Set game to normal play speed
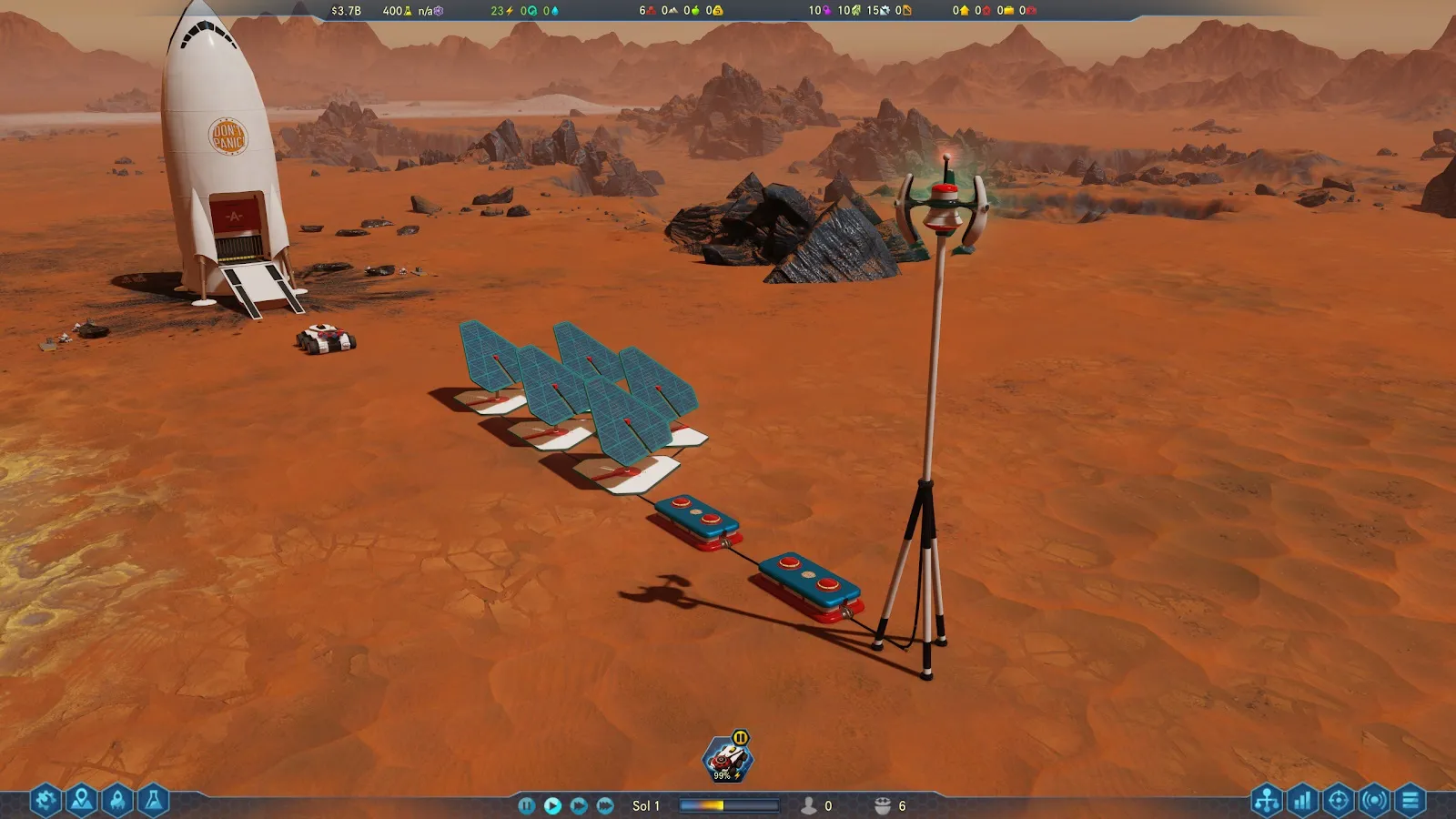1456x819 pixels. point(552,805)
